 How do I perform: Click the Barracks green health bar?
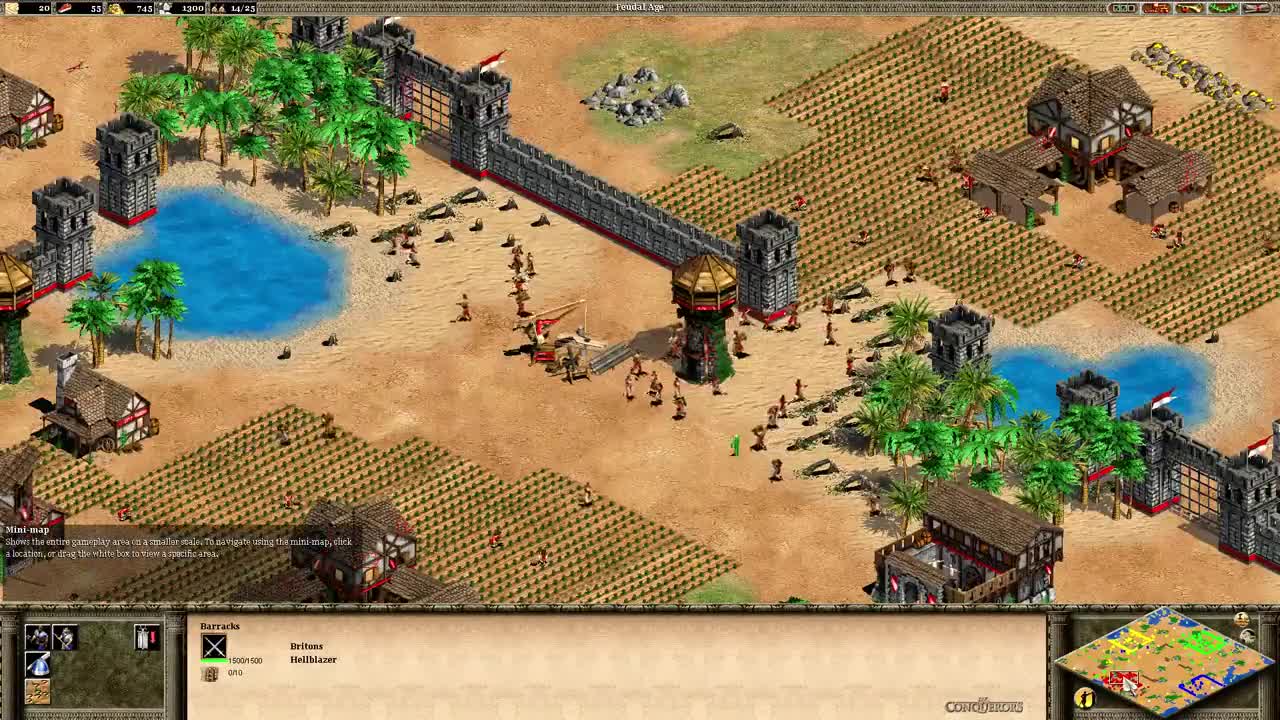[213, 660]
